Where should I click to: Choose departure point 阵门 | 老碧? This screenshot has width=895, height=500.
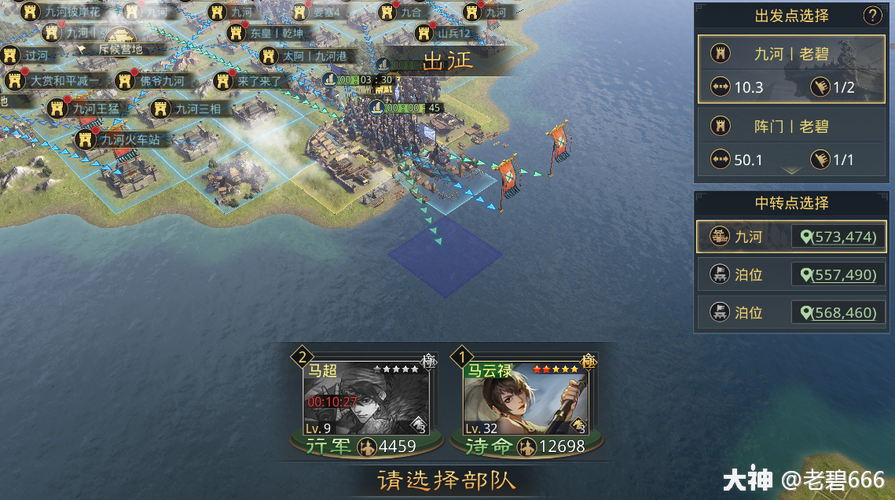click(791, 127)
